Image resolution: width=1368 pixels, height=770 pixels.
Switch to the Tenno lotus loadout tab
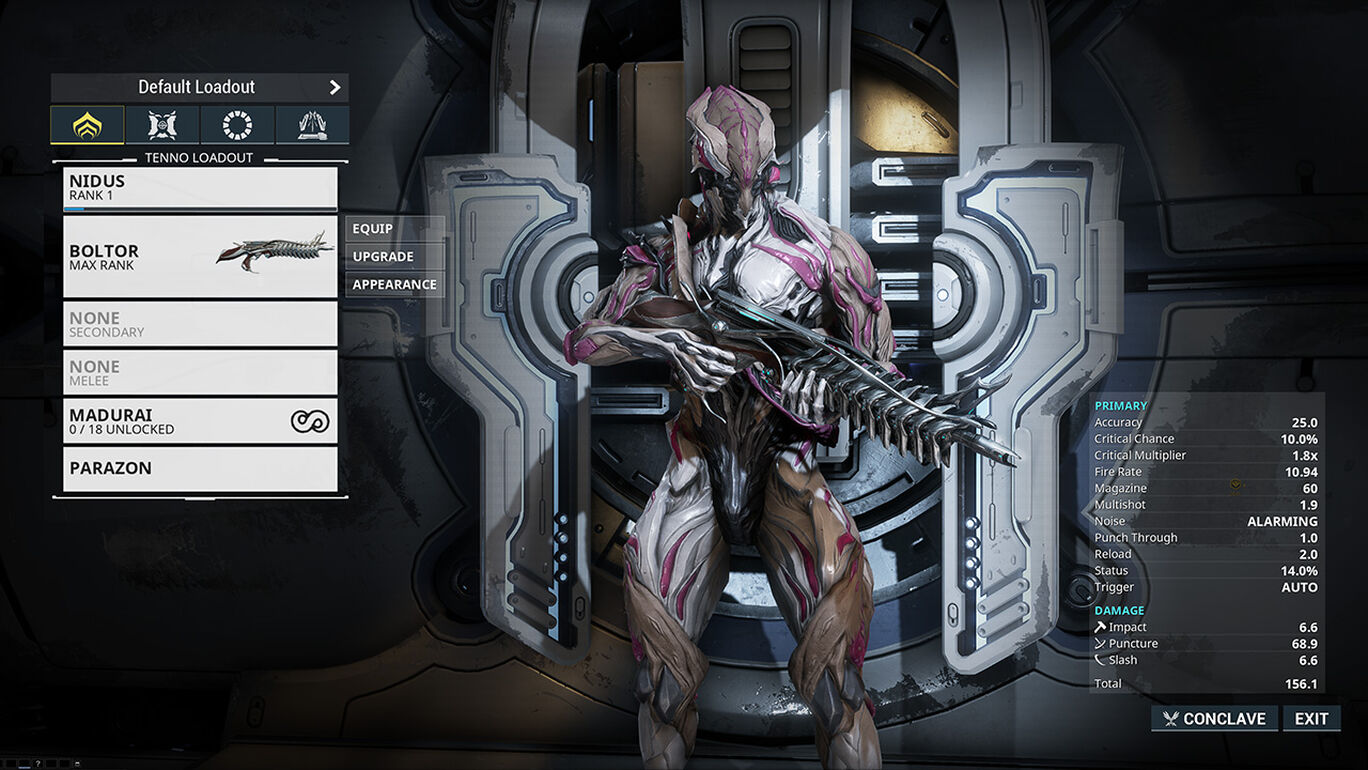[87, 125]
